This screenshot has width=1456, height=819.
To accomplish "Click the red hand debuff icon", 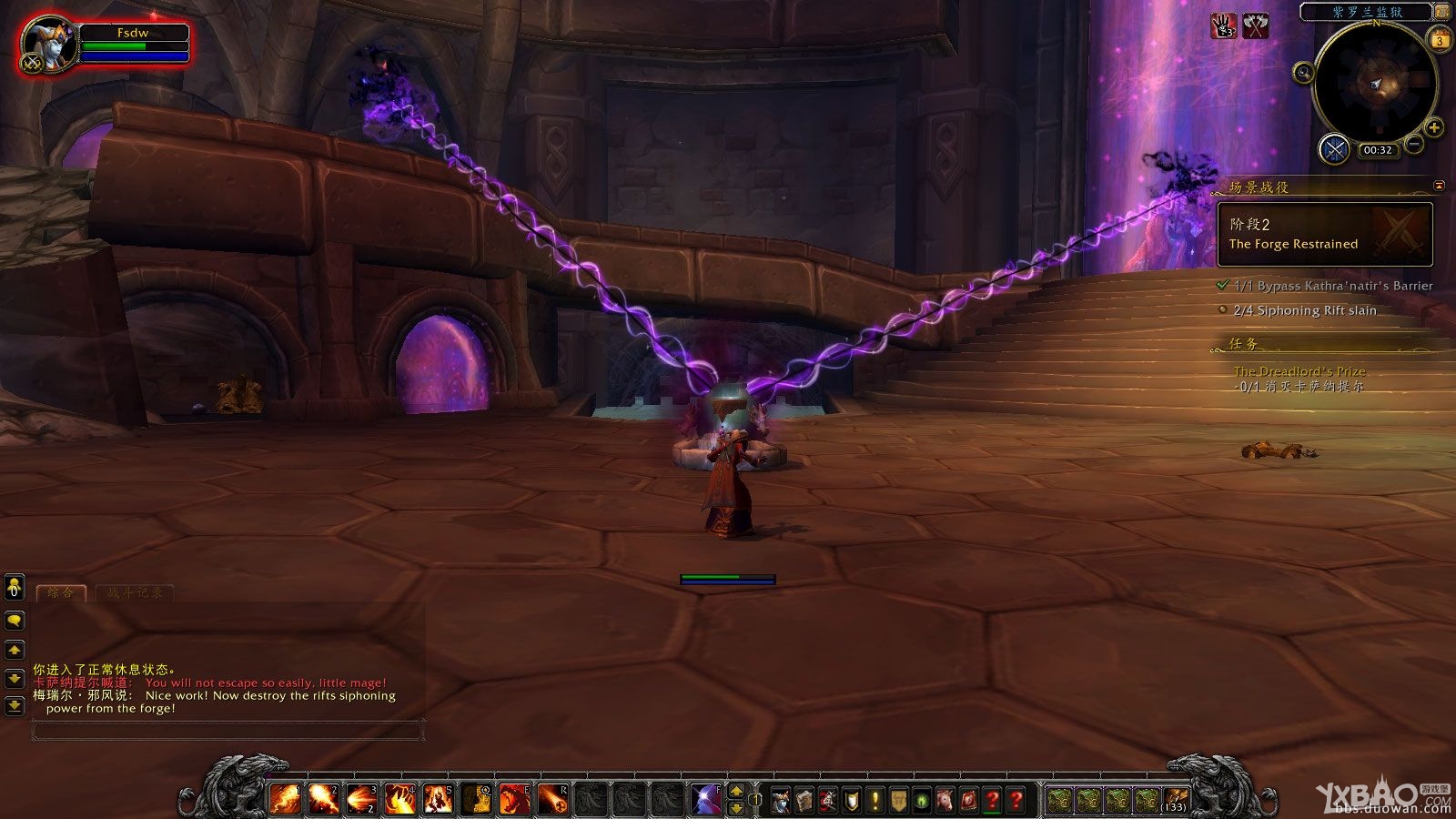I will (x=1223, y=26).
